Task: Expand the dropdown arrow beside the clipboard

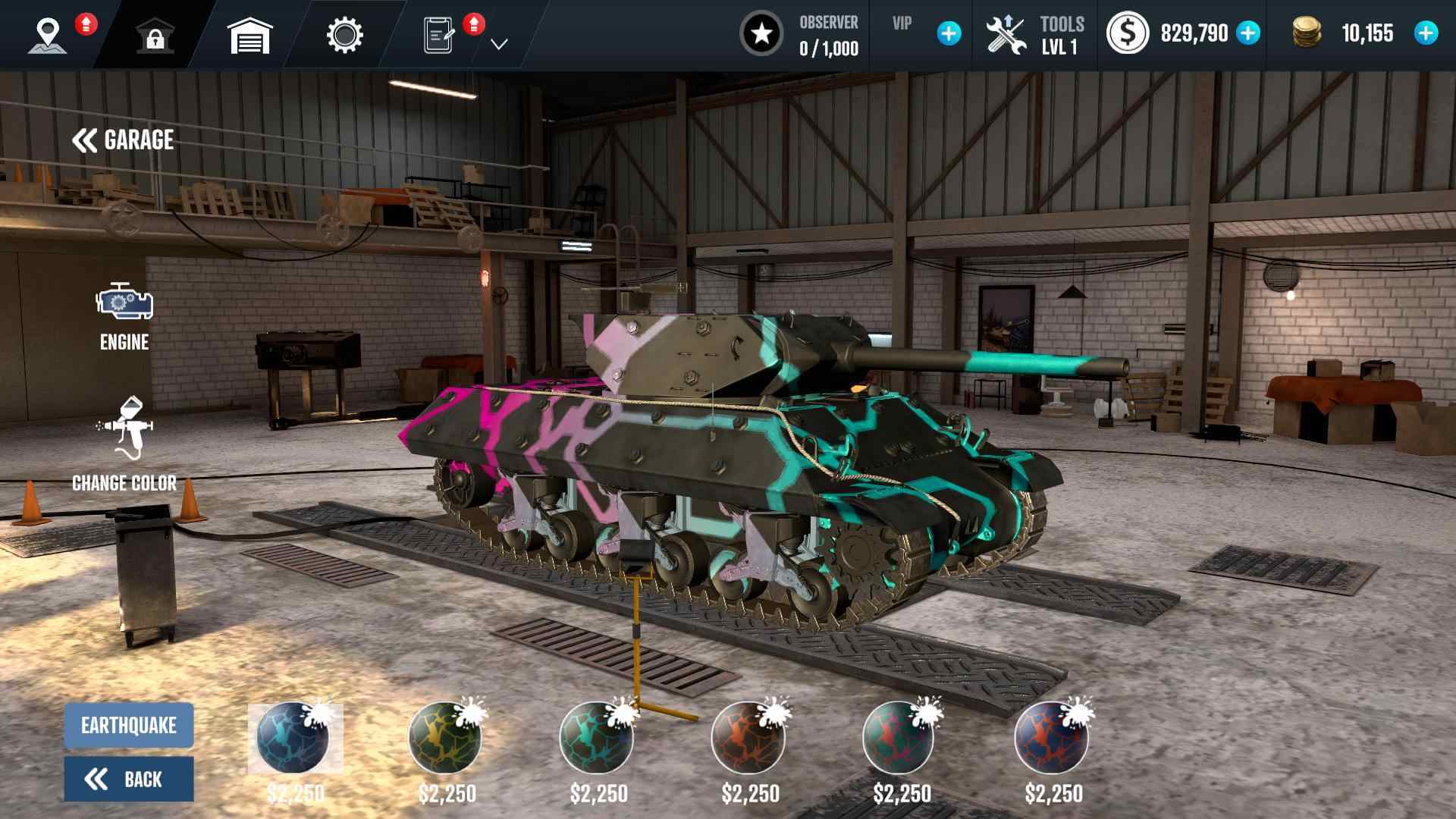Action: click(x=499, y=44)
